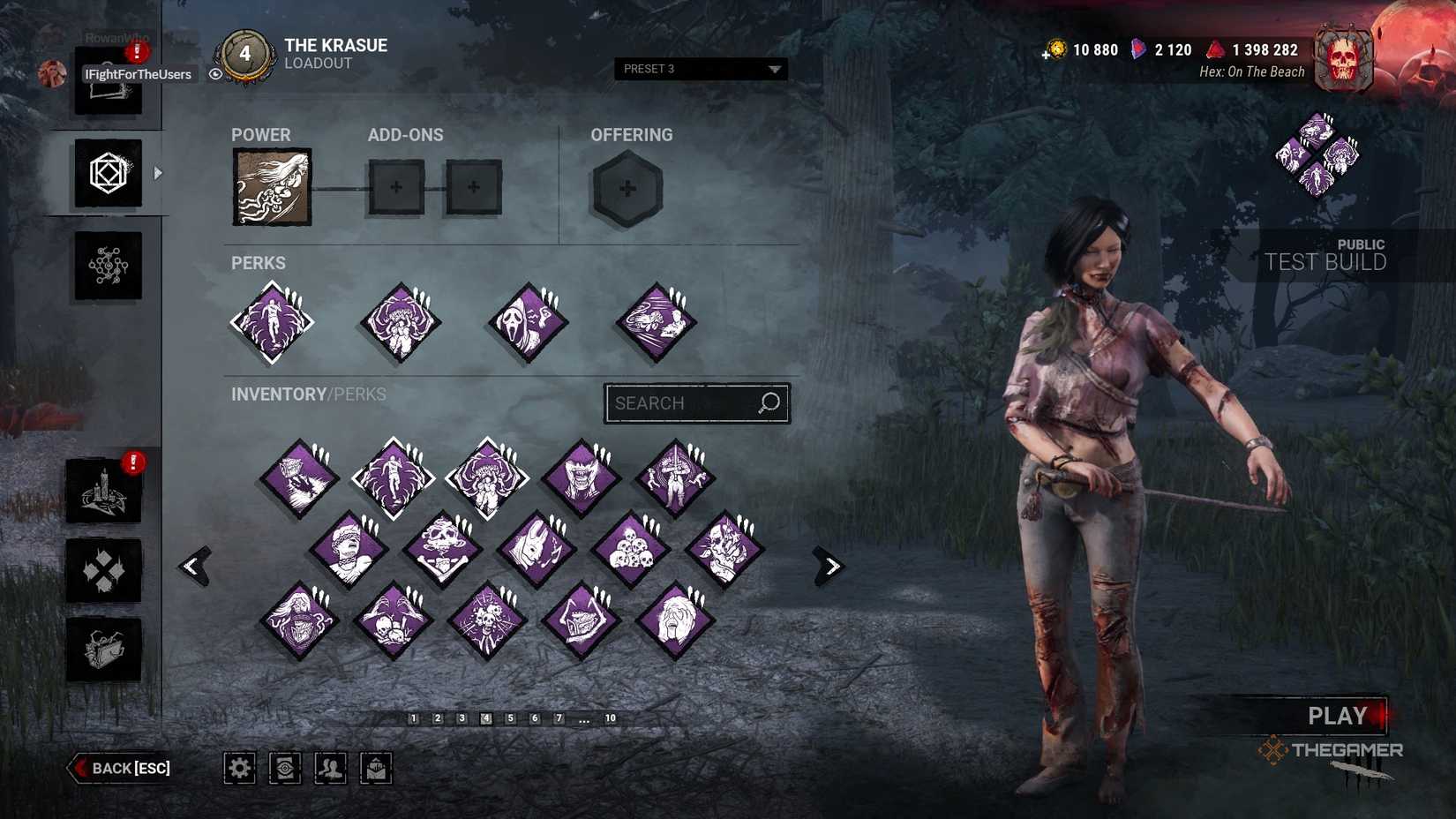The image size is (1456, 819).
Task: Open the news mail icon at the bottom
Action: (x=376, y=768)
